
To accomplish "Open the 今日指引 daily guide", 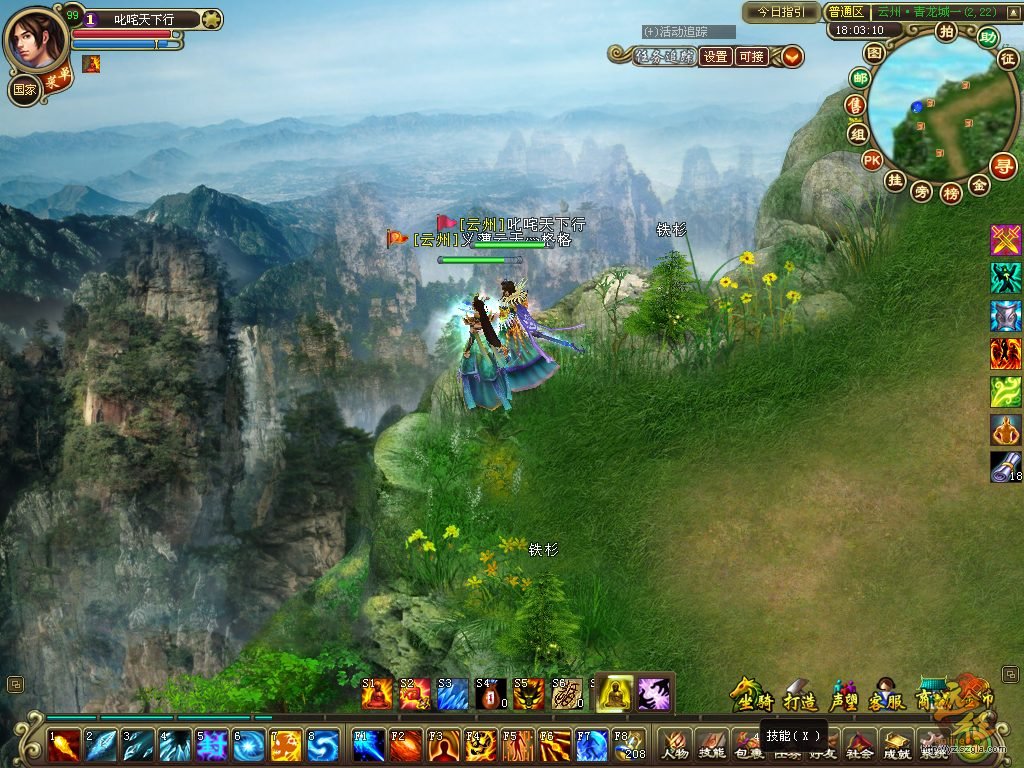I will (x=780, y=12).
